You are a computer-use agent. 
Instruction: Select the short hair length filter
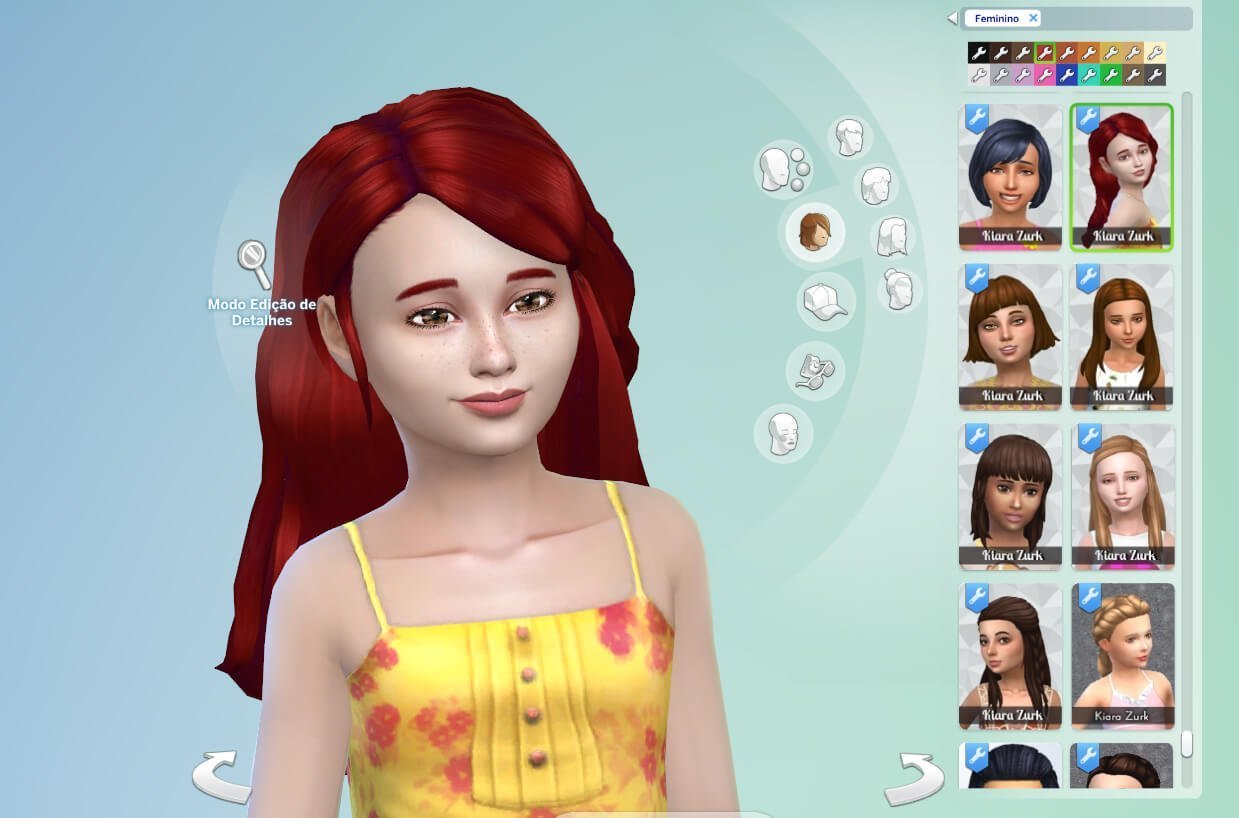[850, 137]
